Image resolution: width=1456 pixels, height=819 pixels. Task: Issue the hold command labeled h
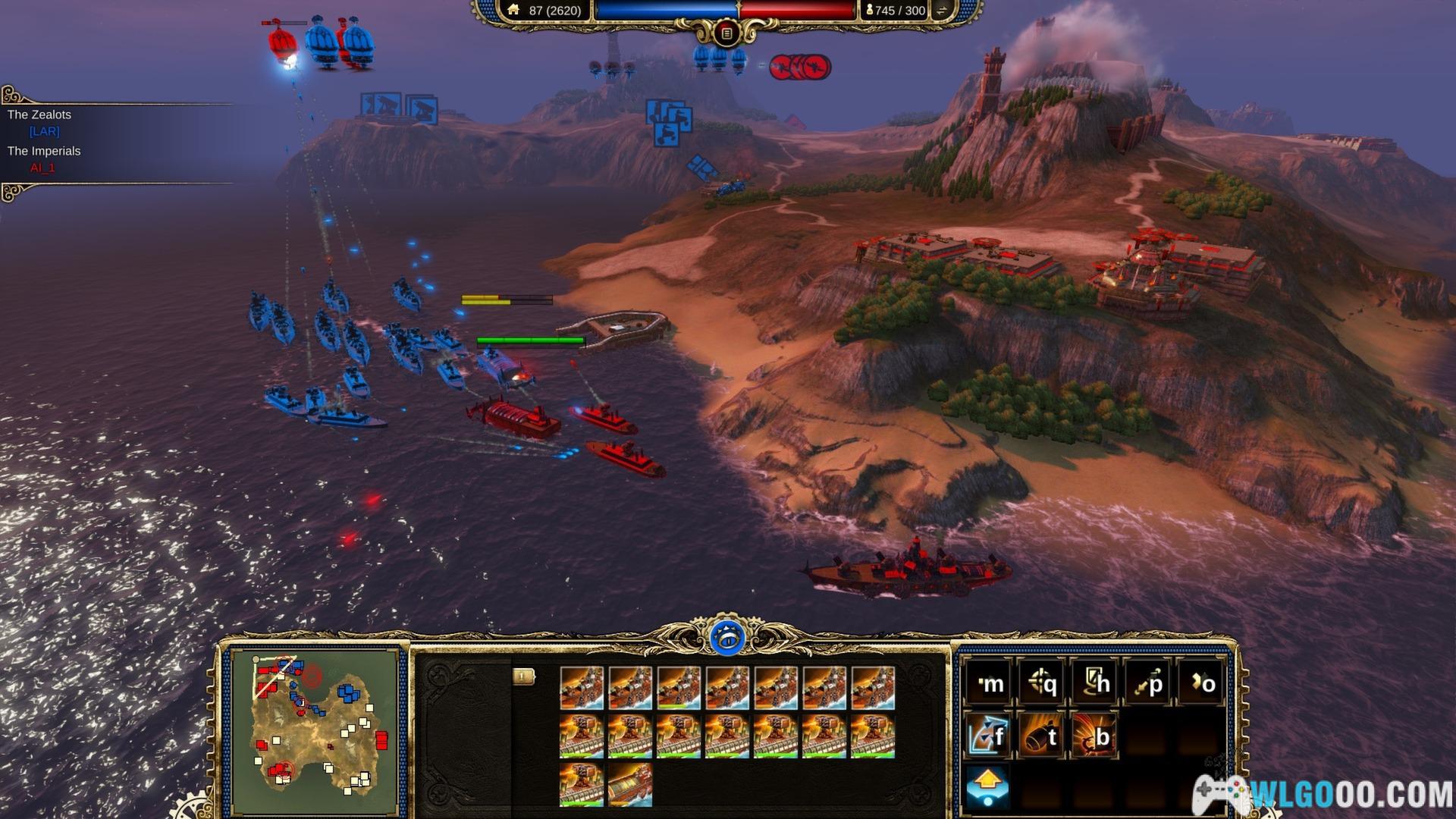pyautogui.click(x=1095, y=683)
